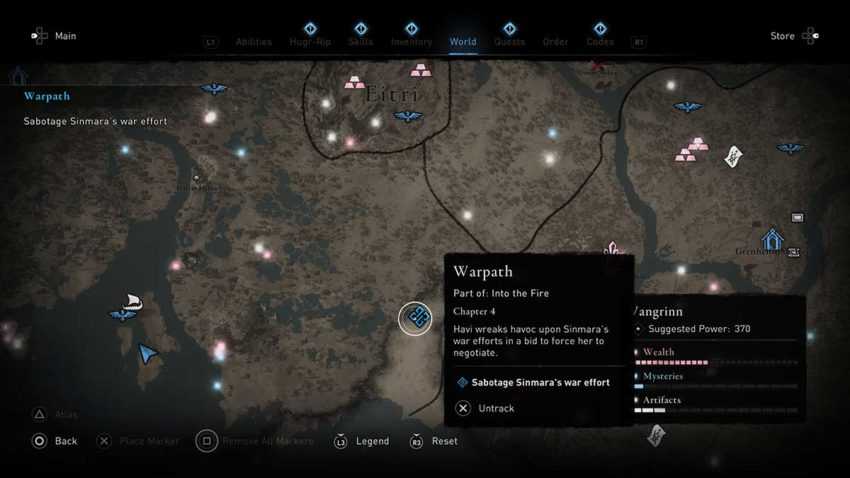The image size is (850, 478).
Task: Select the Grenhellir house marker
Action: pos(771,239)
